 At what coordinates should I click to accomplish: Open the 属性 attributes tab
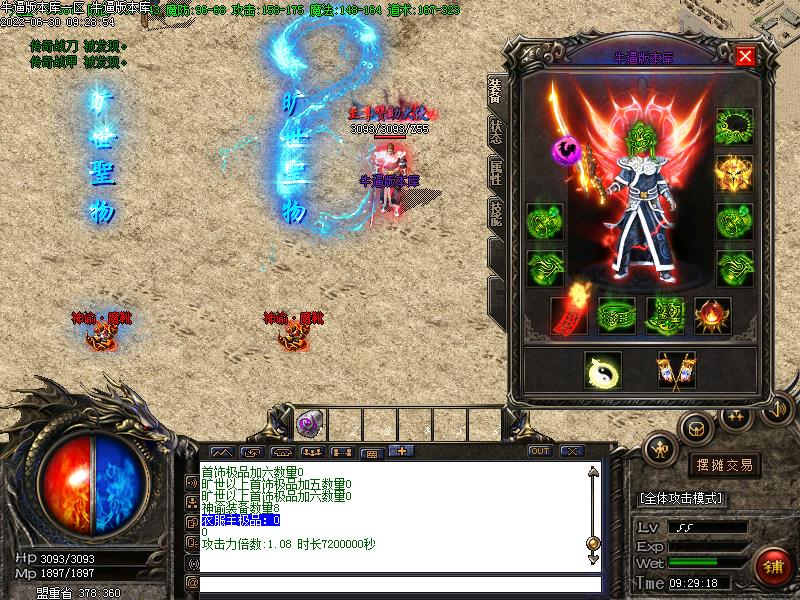click(495, 171)
